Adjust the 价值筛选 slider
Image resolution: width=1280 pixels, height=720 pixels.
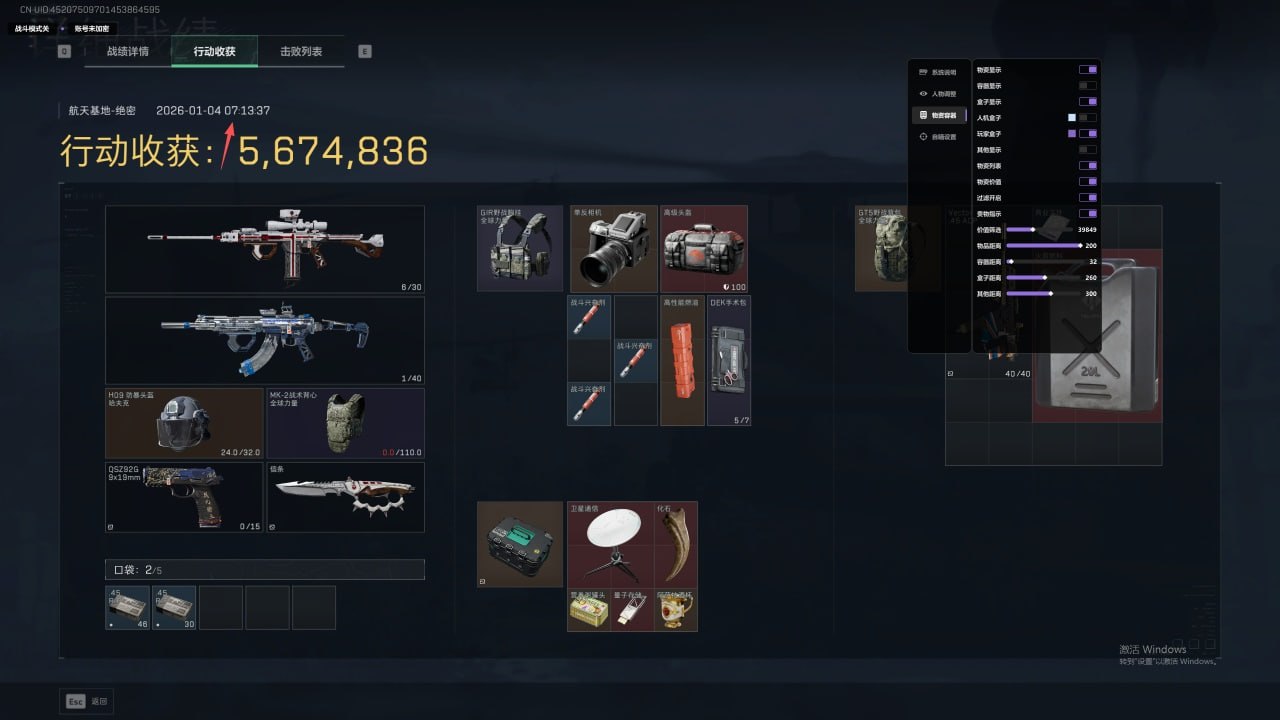click(1034, 230)
